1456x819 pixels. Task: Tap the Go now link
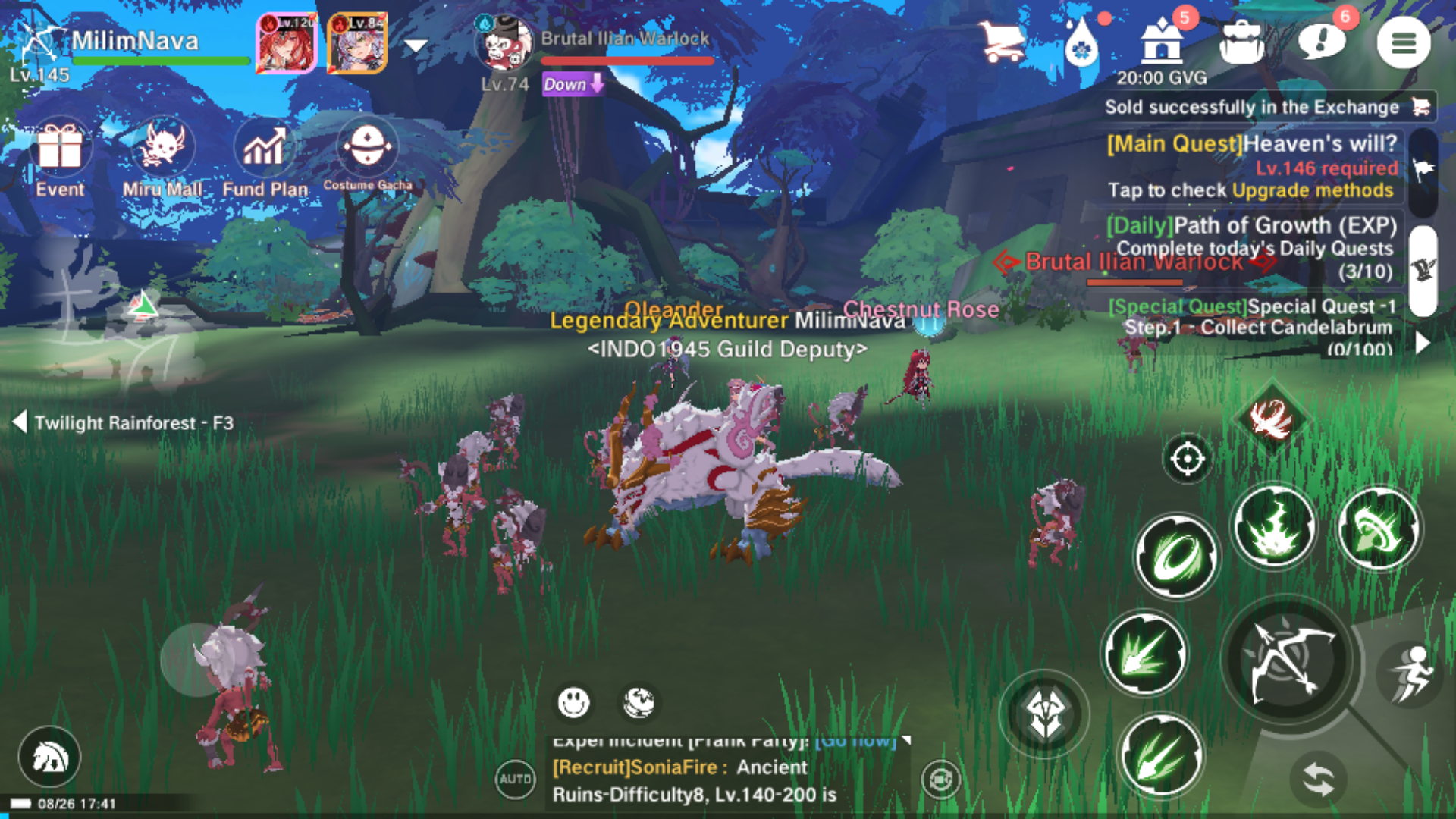click(853, 741)
